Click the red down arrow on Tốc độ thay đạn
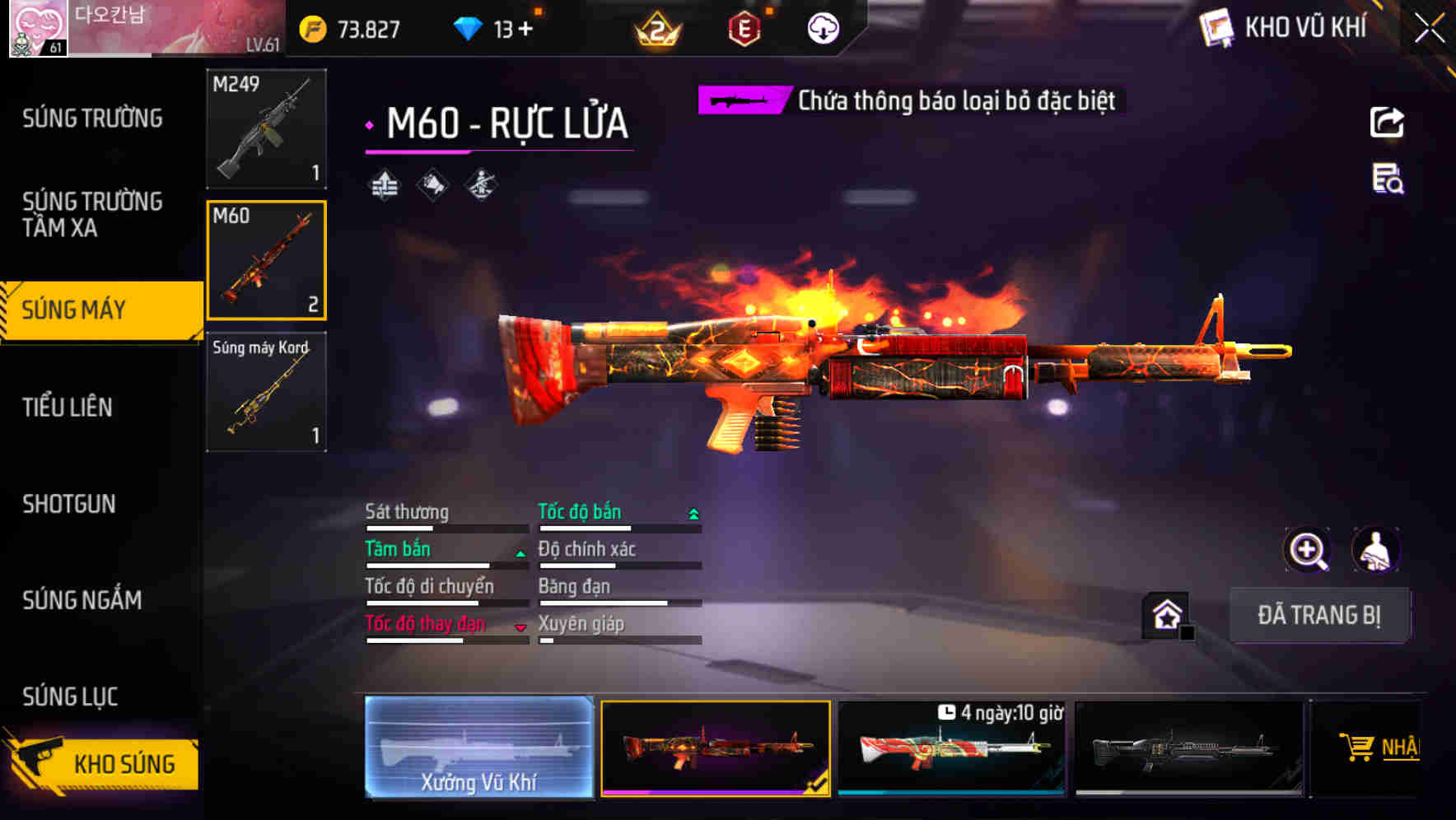Viewport: 1456px width, 820px height. point(520,628)
